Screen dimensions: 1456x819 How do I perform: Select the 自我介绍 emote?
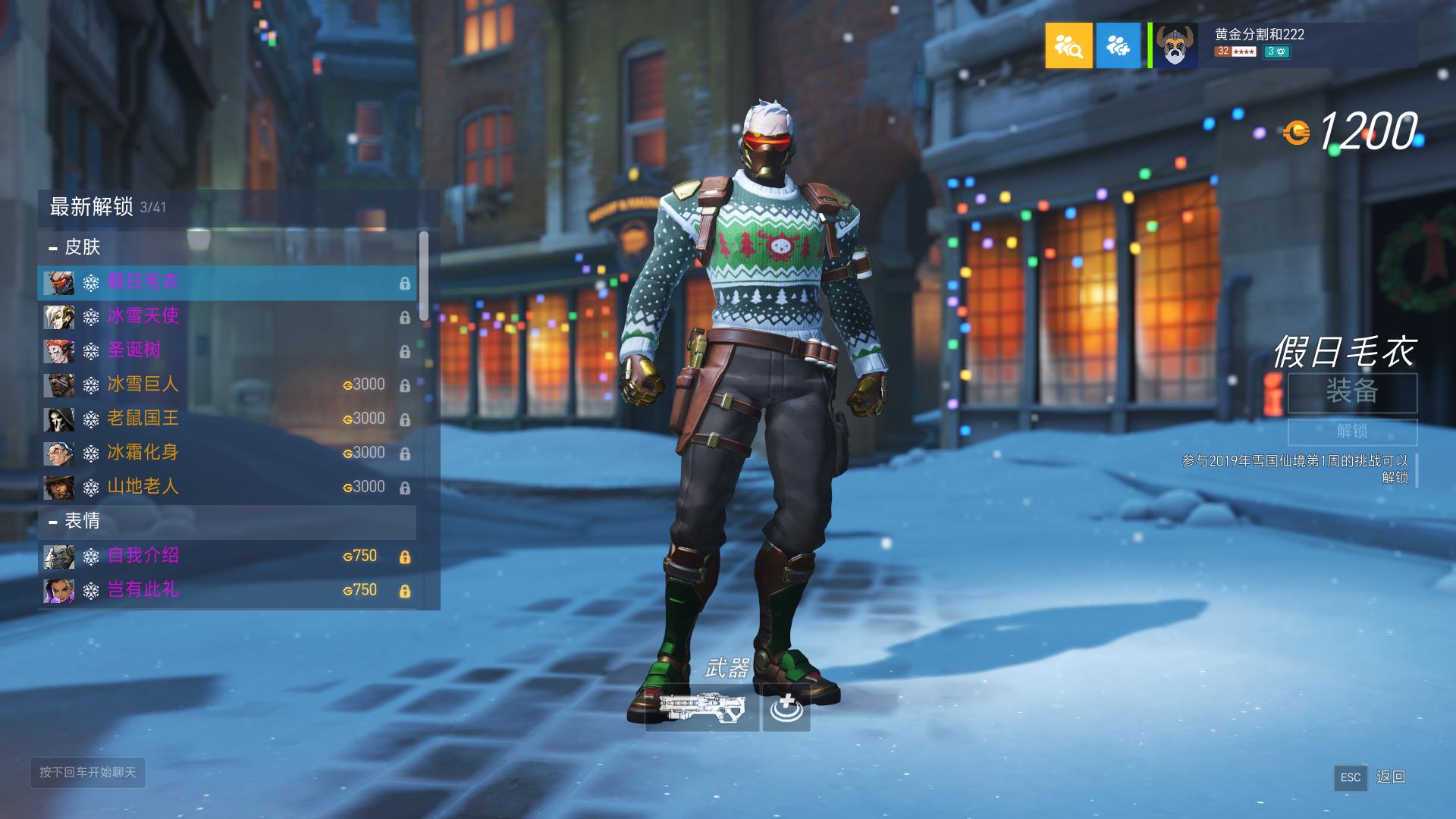[x=227, y=557]
